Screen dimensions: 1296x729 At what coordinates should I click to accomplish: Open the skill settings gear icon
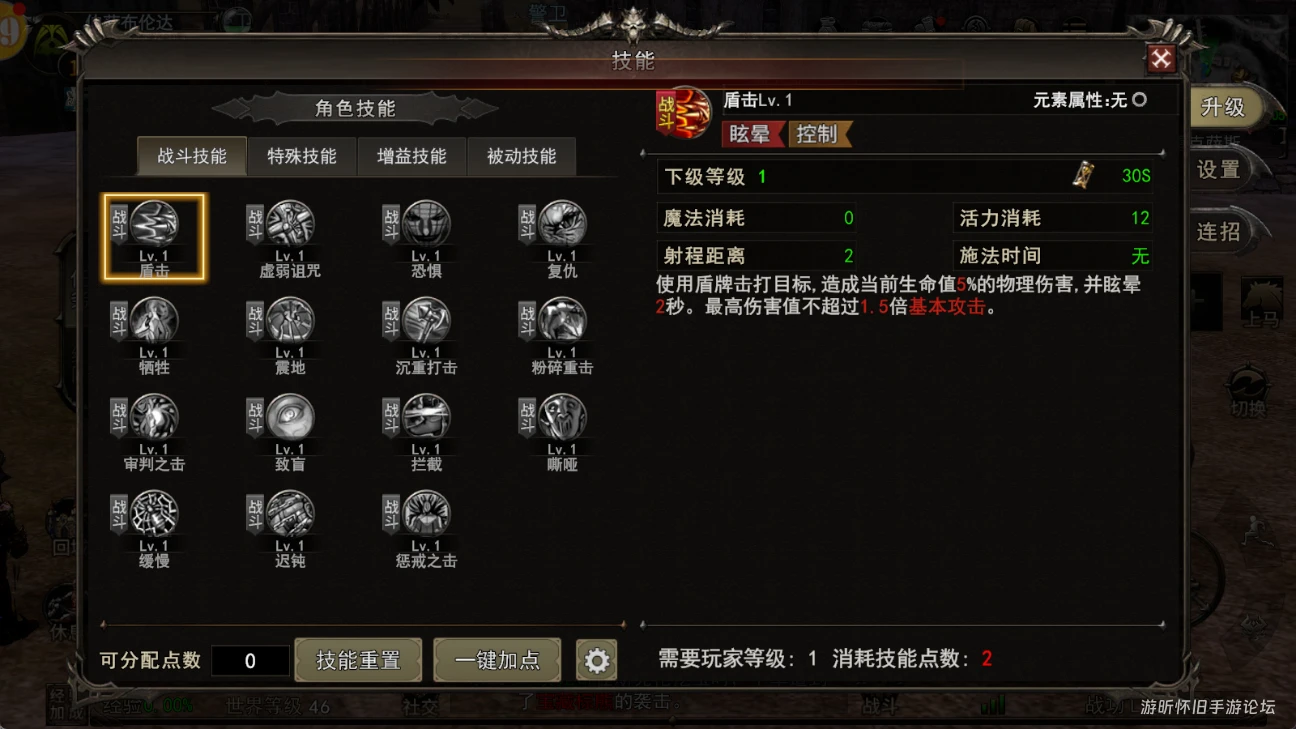coord(597,660)
